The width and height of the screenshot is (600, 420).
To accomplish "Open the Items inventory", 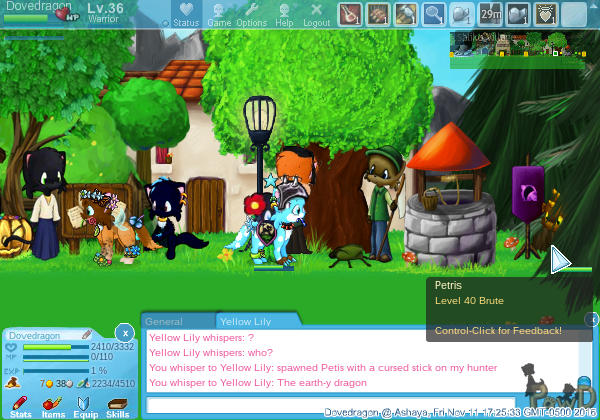I will click(53, 404).
